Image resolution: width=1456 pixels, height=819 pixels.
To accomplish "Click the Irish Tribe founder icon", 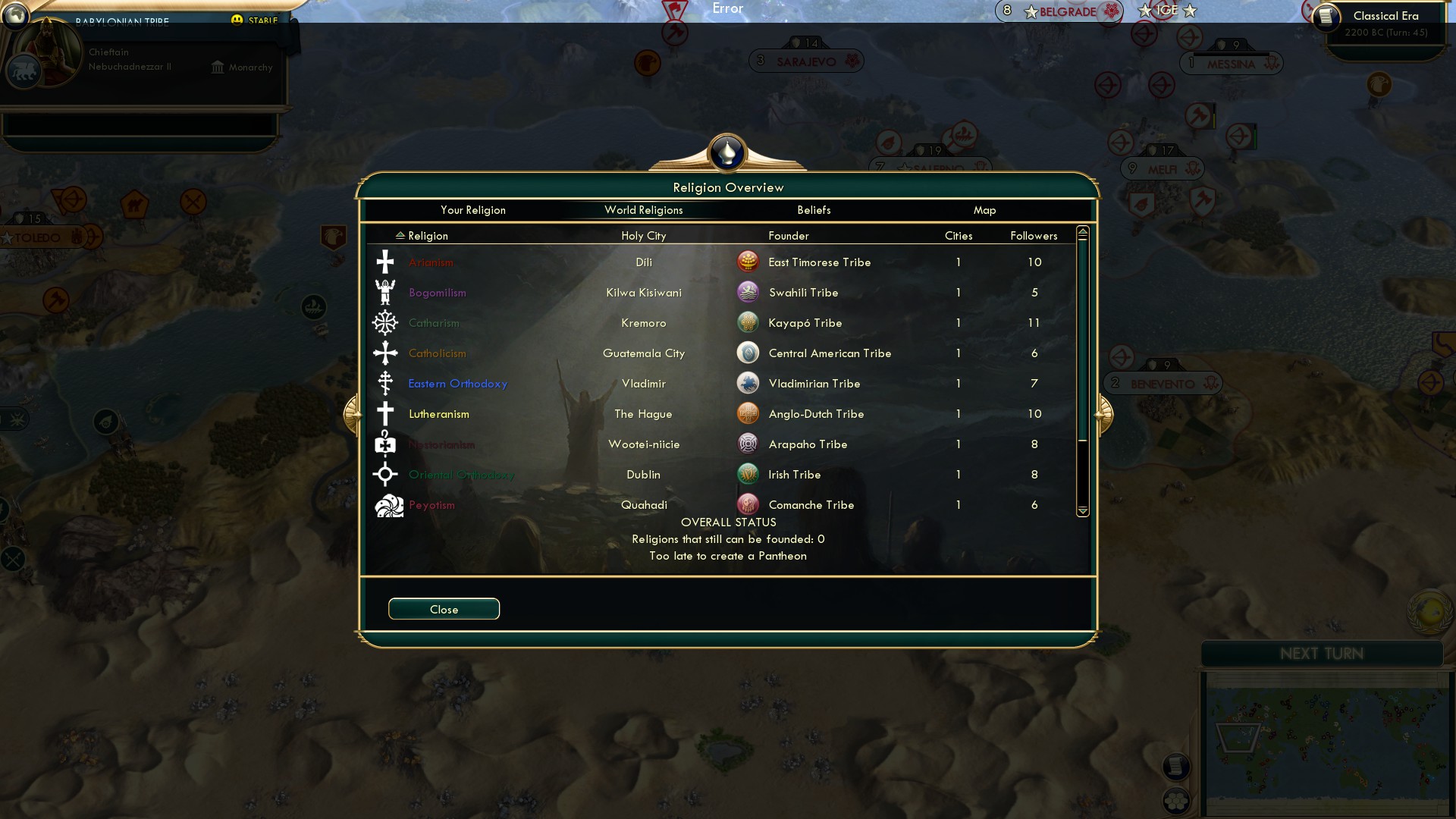I will (748, 474).
